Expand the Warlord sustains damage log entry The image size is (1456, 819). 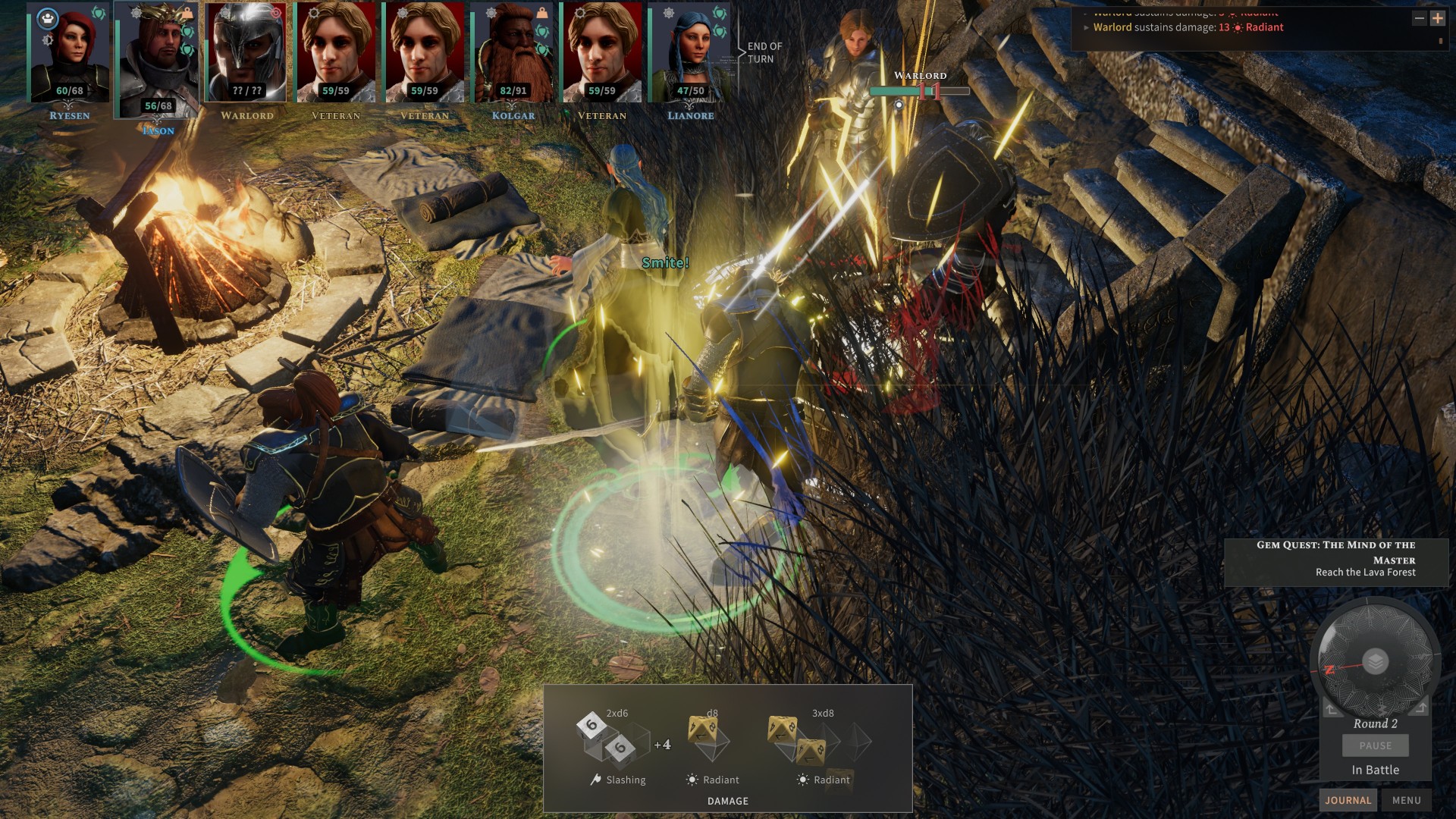pos(1087,28)
